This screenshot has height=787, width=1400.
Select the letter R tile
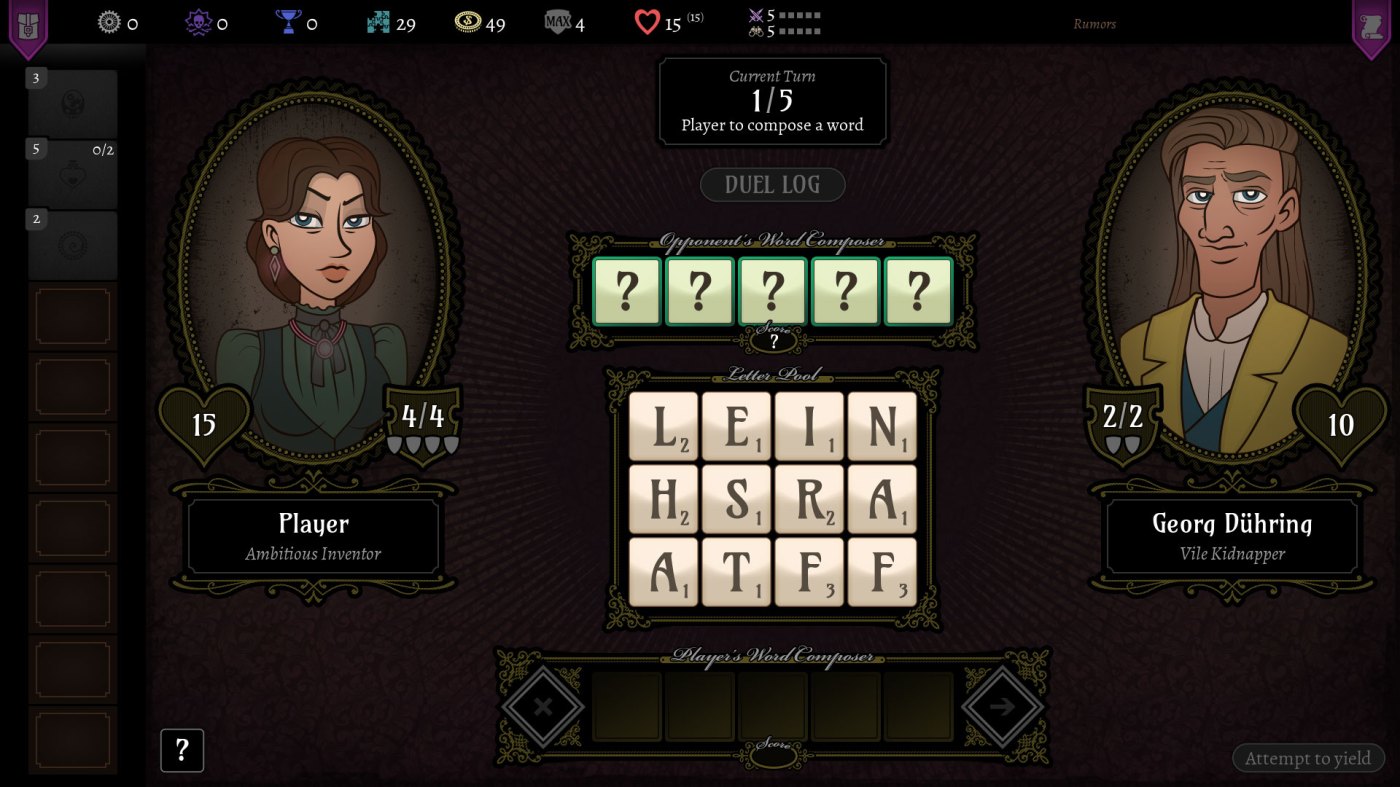click(809, 499)
